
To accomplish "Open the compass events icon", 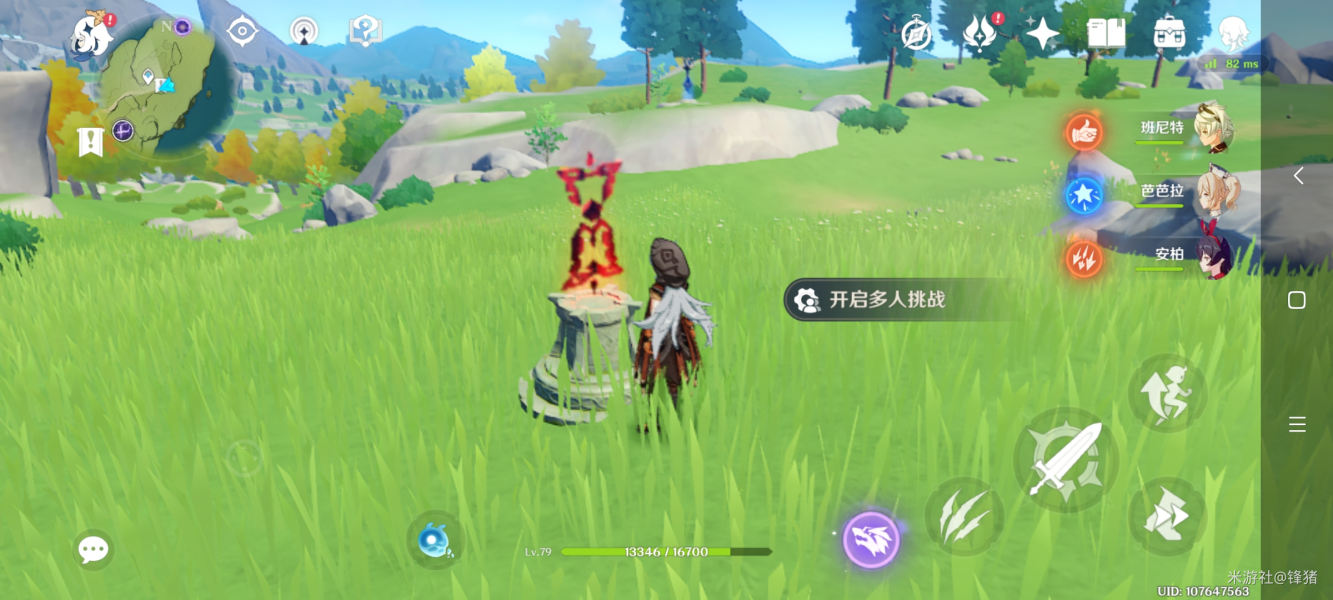I will [x=916, y=35].
